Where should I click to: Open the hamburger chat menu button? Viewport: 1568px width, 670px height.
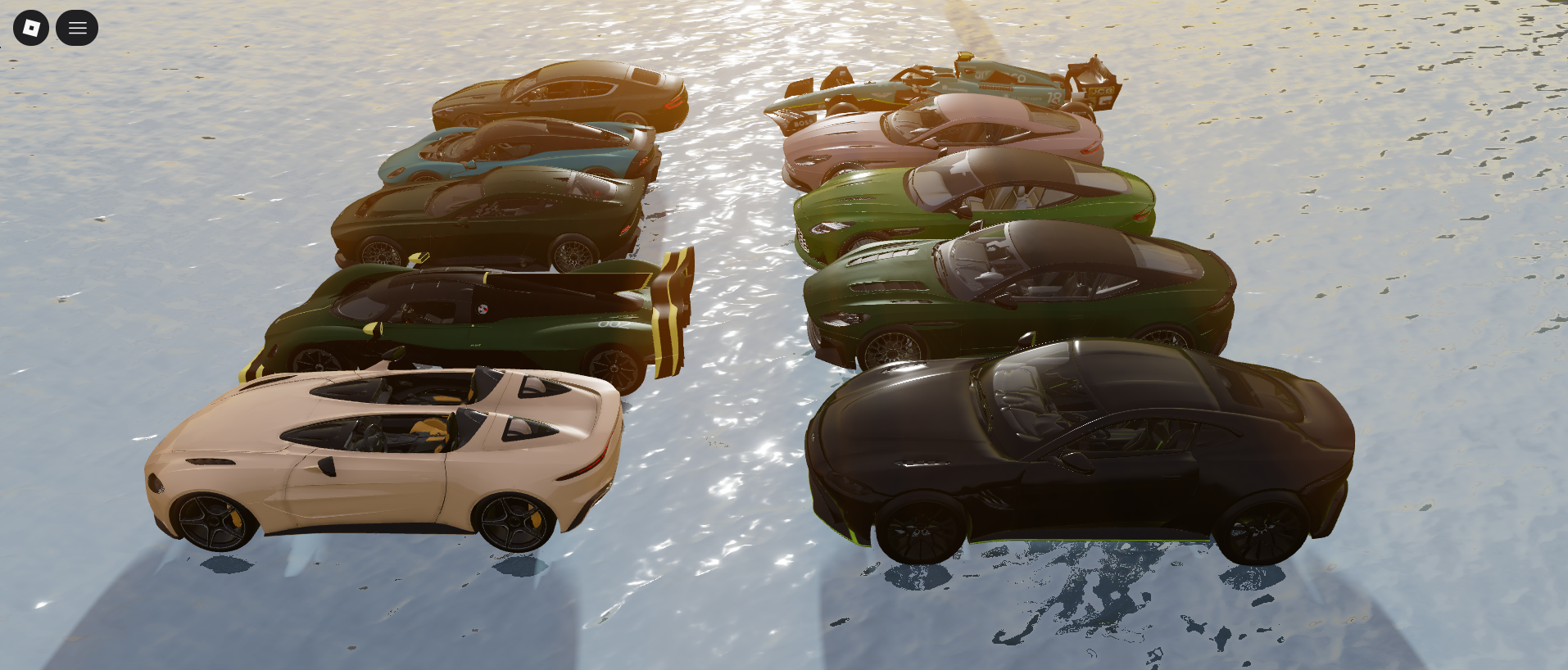pos(77,28)
